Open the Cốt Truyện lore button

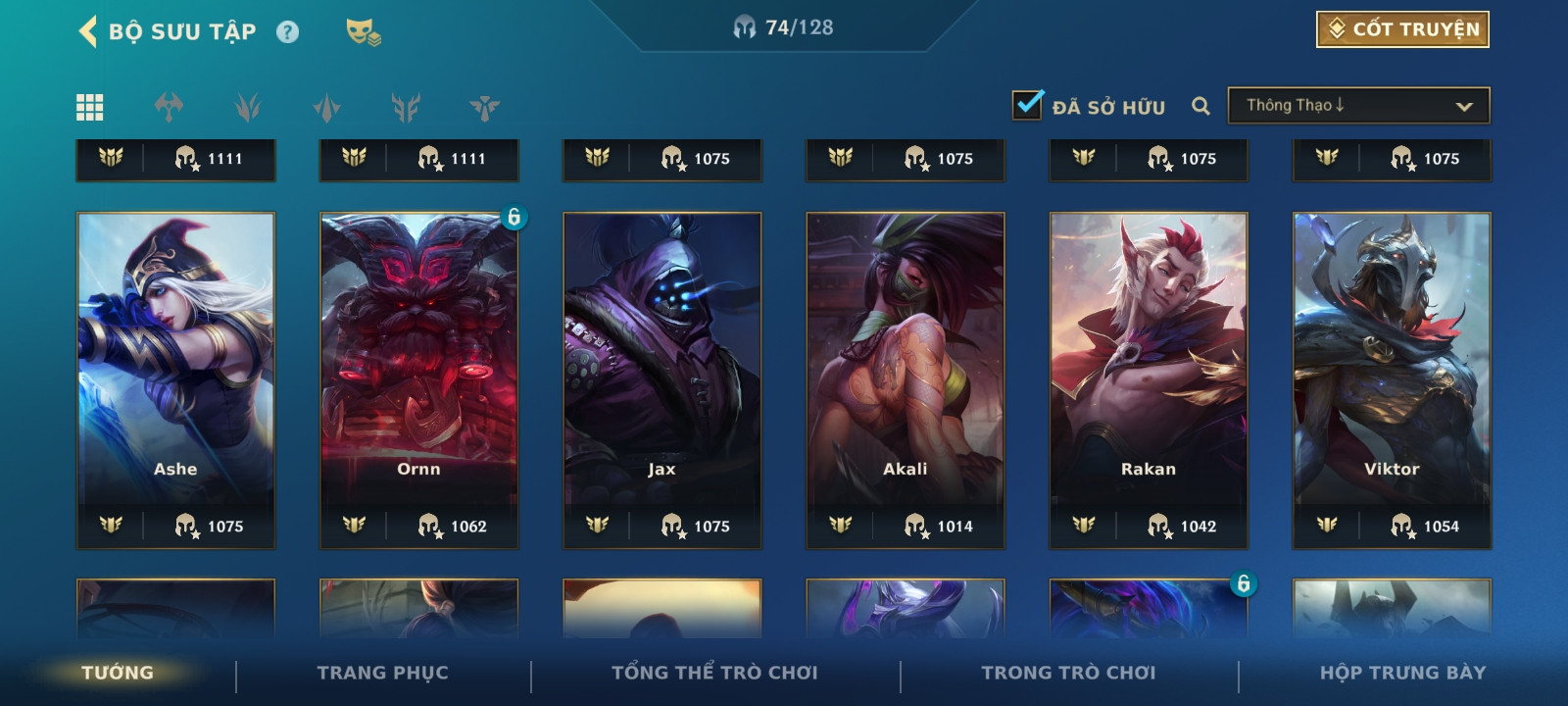[1402, 29]
